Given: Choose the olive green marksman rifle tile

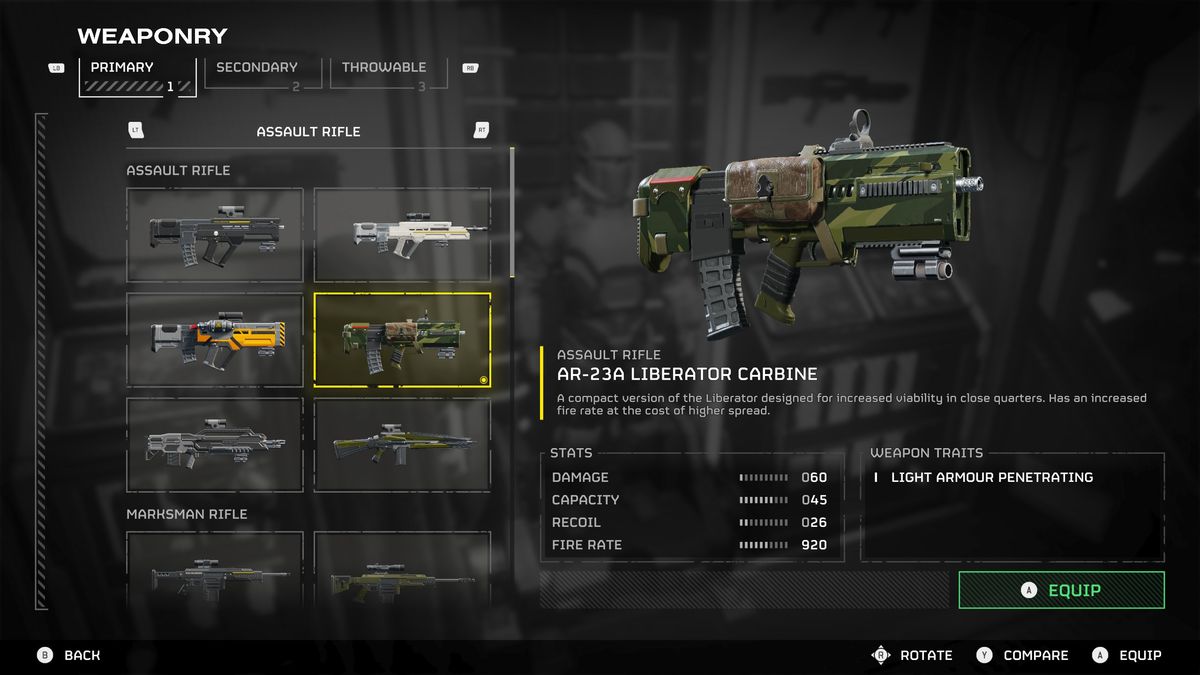Looking at the screenshot, I should click(402, 570).
